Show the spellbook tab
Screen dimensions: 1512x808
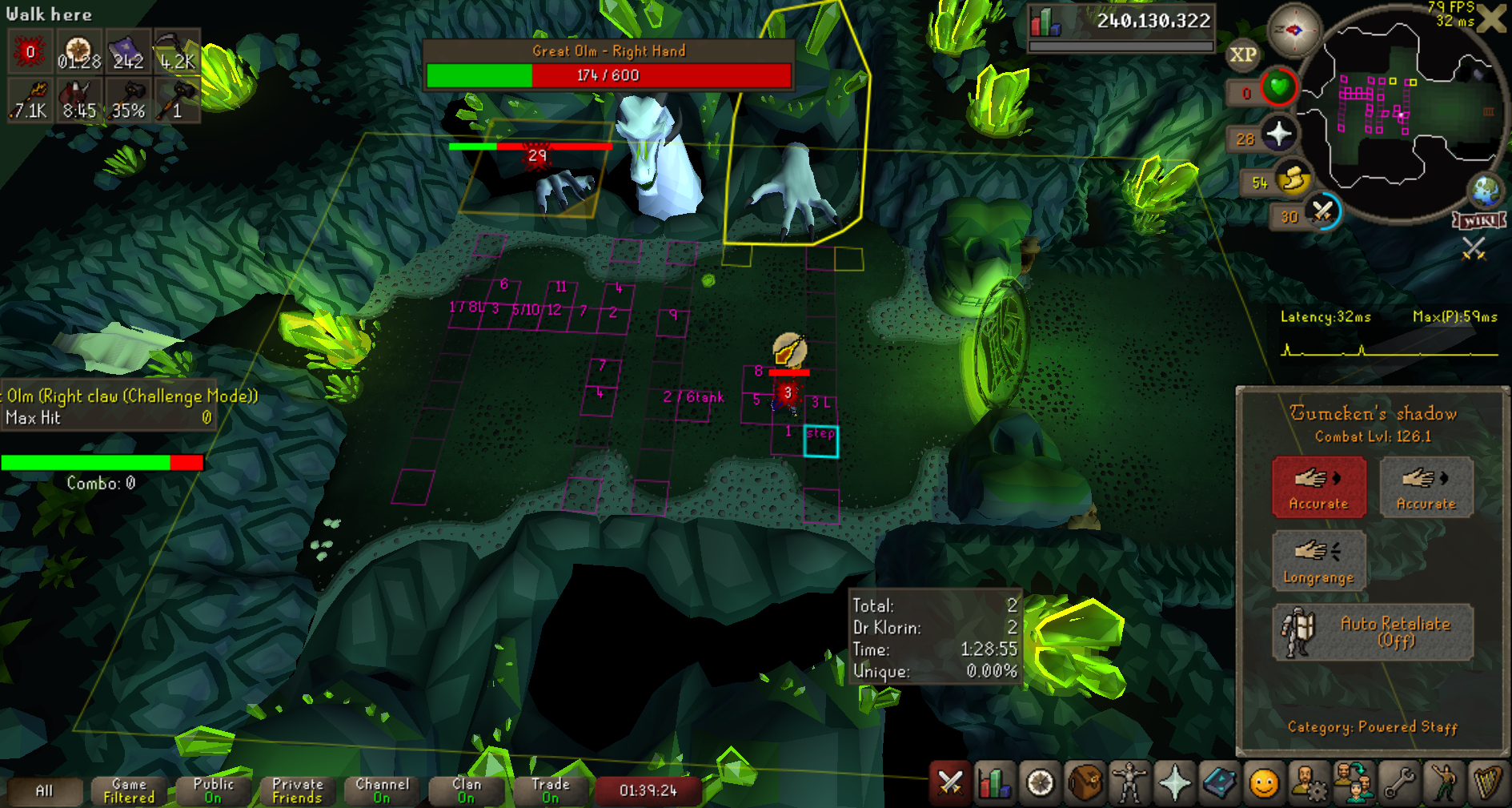click(1219, 782)
